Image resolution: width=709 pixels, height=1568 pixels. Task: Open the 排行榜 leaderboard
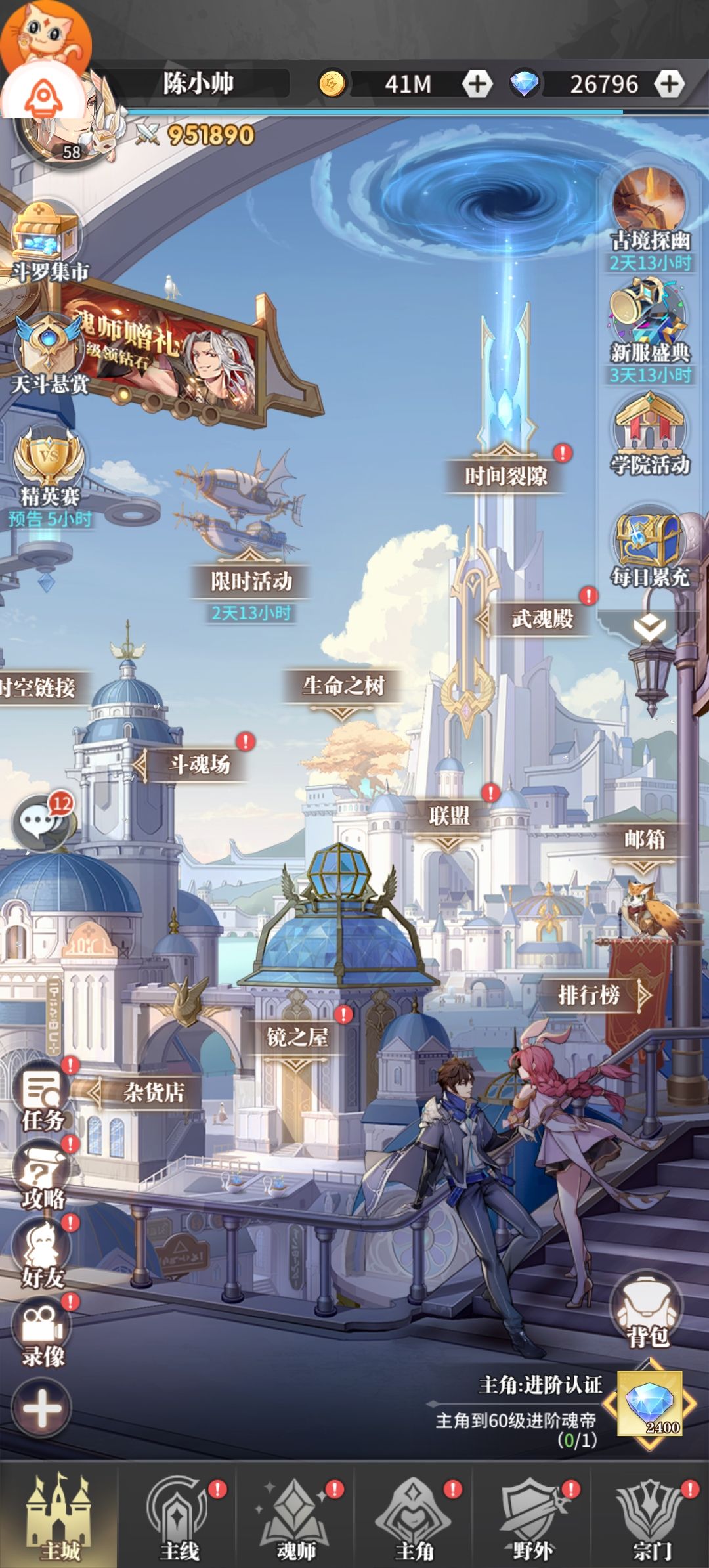click(589, 995)
